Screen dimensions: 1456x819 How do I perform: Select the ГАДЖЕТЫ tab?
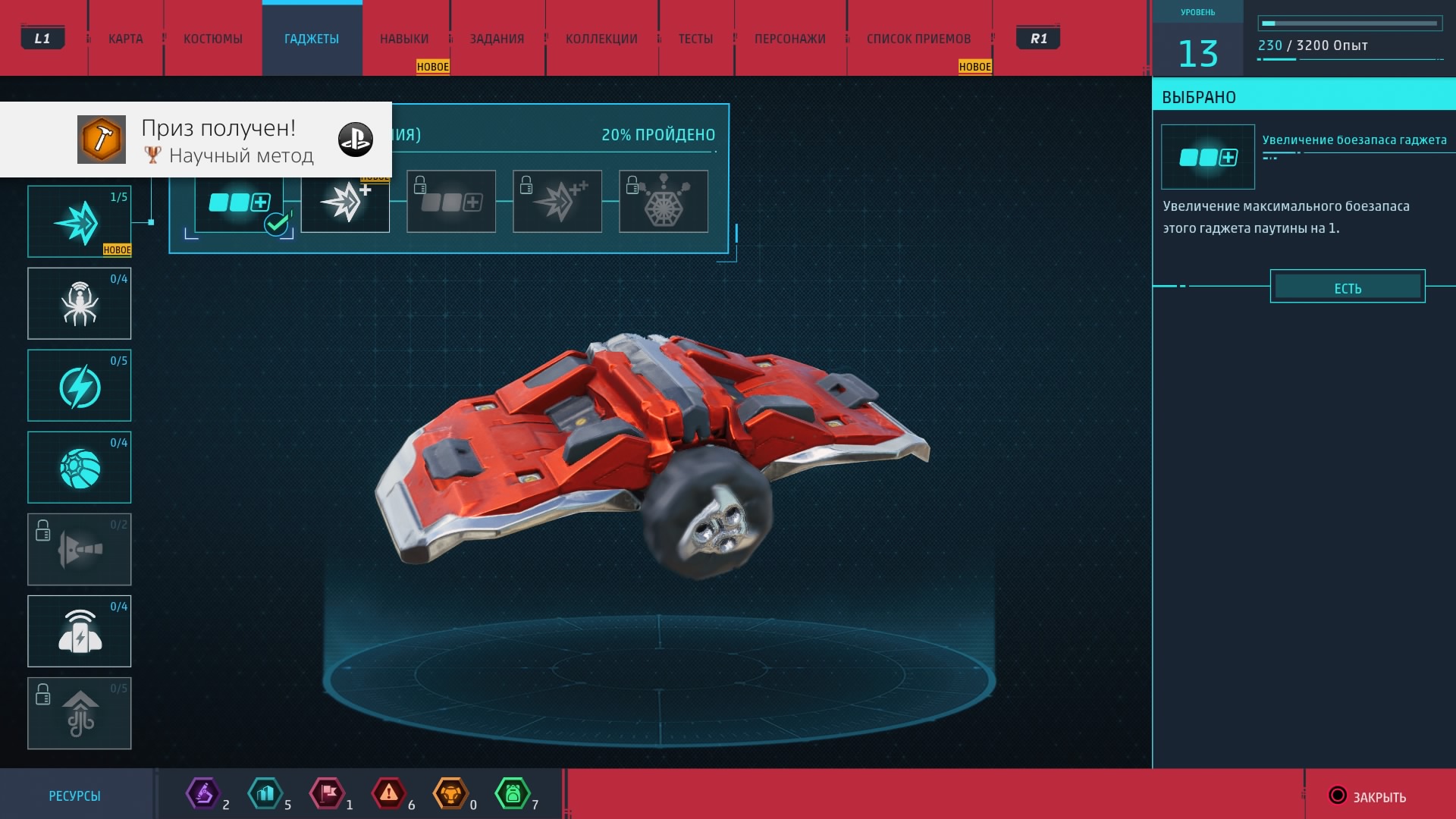312,39
